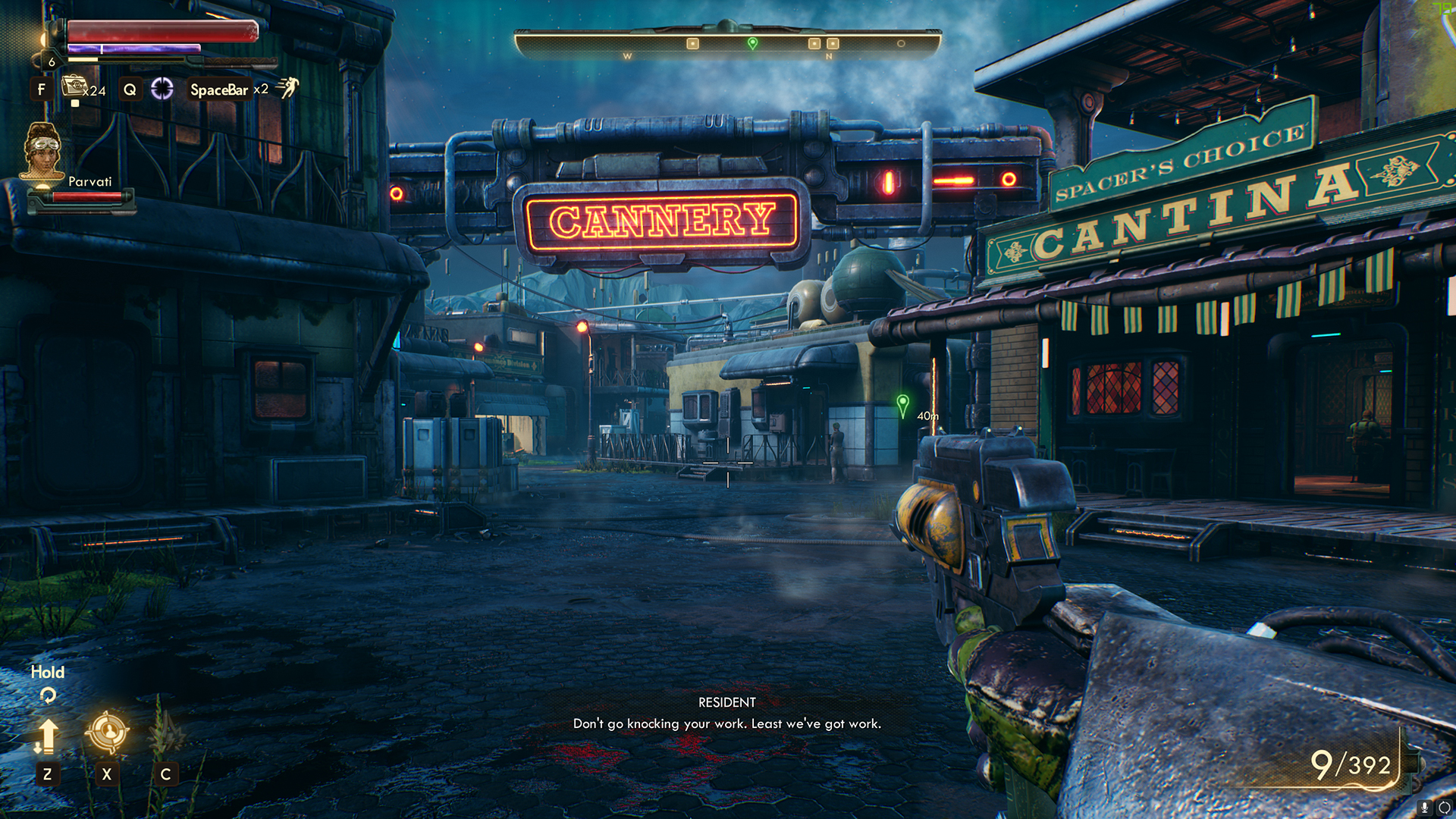Select the green waypoint marker showing 40m

click(902, 403)
